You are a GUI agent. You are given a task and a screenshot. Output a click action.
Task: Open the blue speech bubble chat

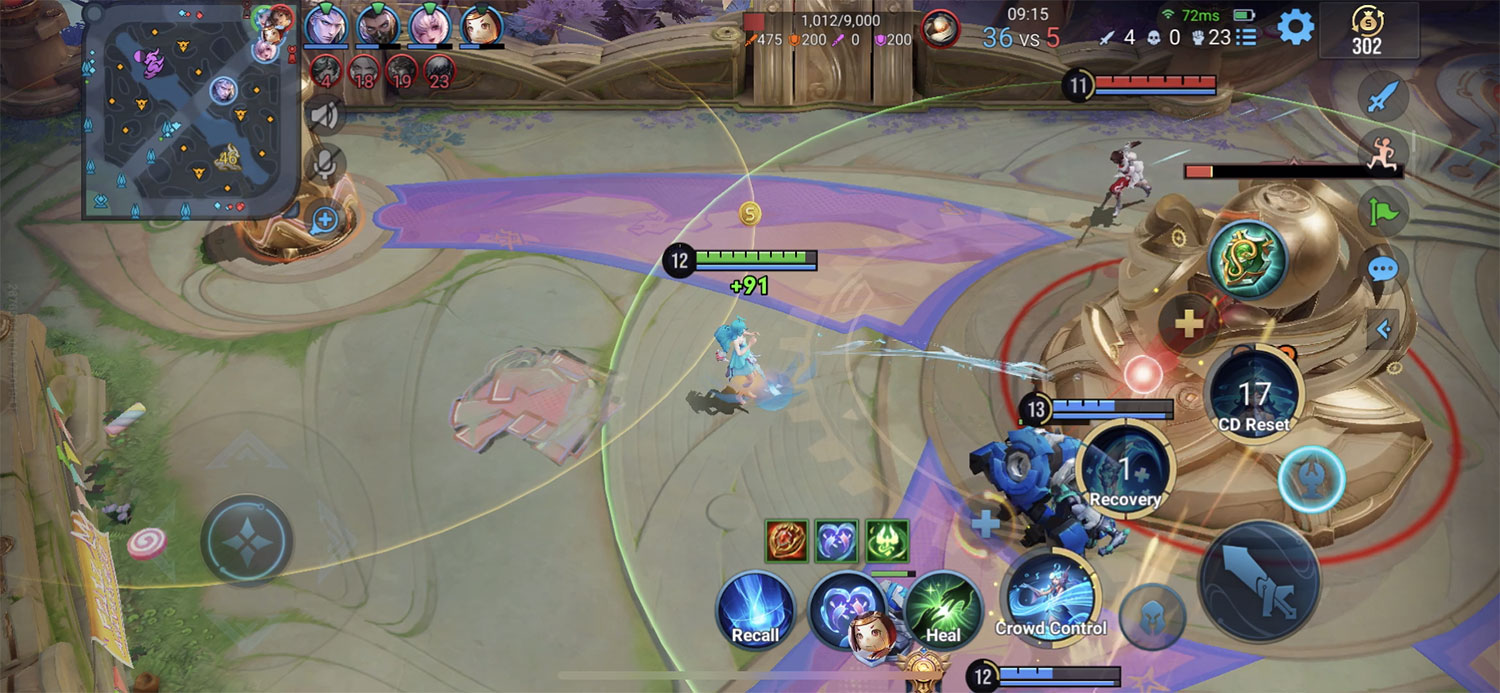pyautogui.click(x=1385, y=268)
